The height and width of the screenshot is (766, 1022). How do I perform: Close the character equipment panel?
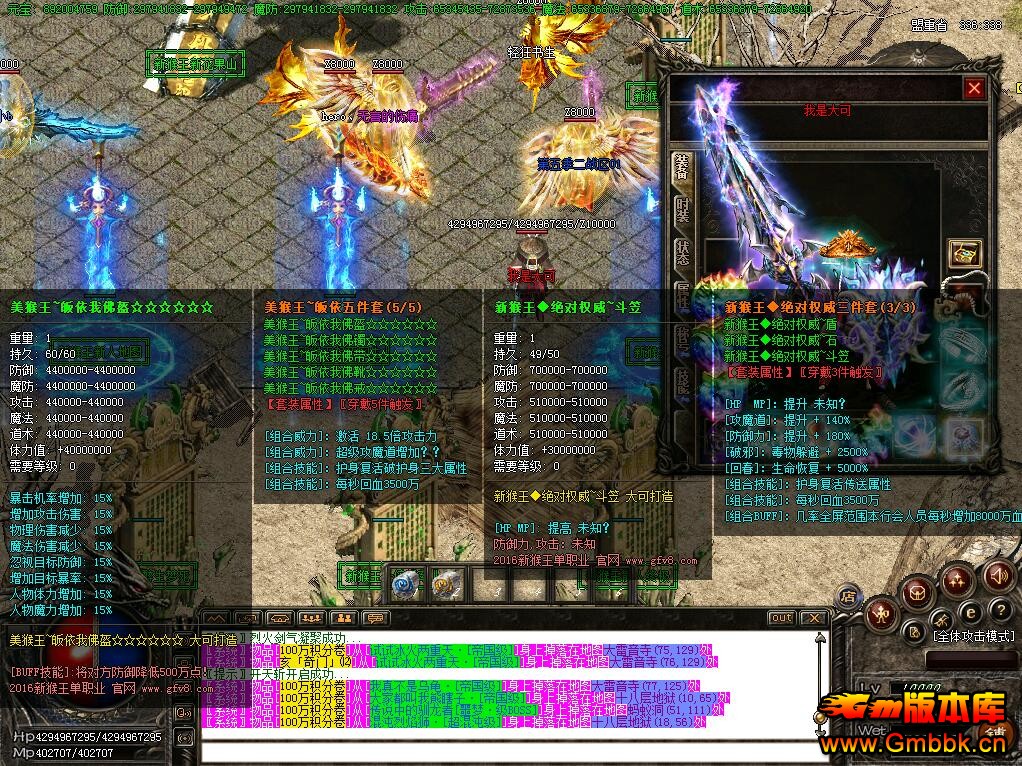click(x=974, y=89)
